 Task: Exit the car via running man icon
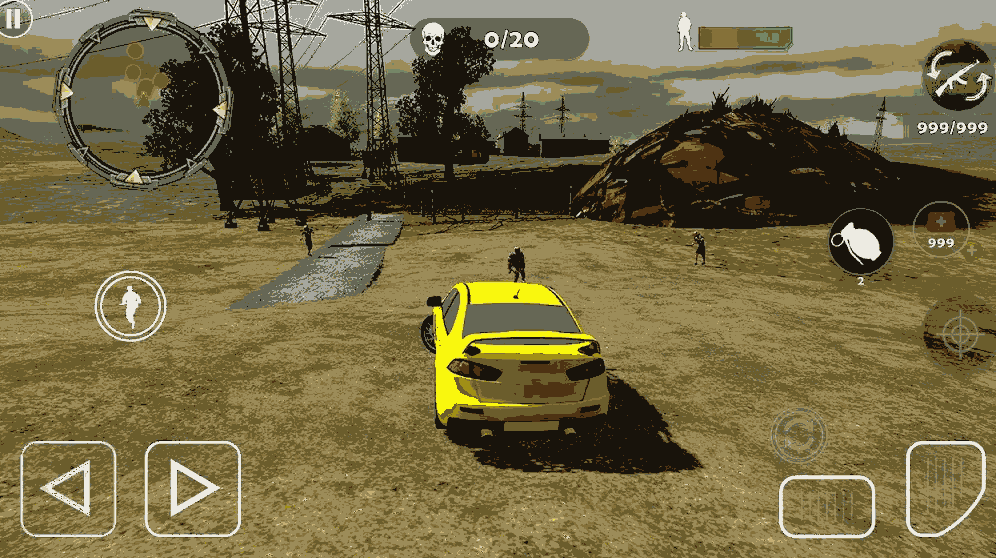click(x=131, y=306)
